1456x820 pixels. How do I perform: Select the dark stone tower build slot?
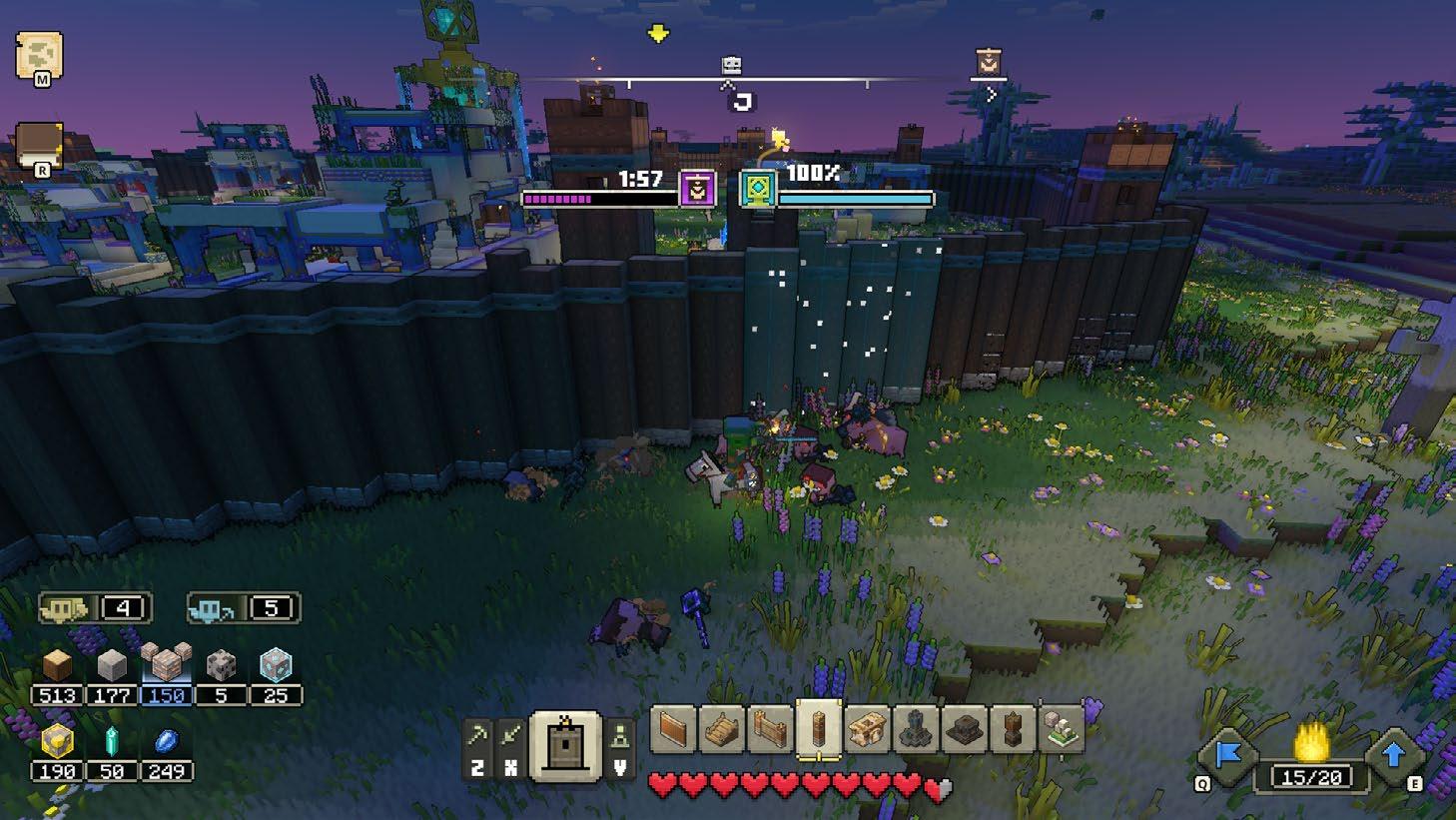(915, 728)
